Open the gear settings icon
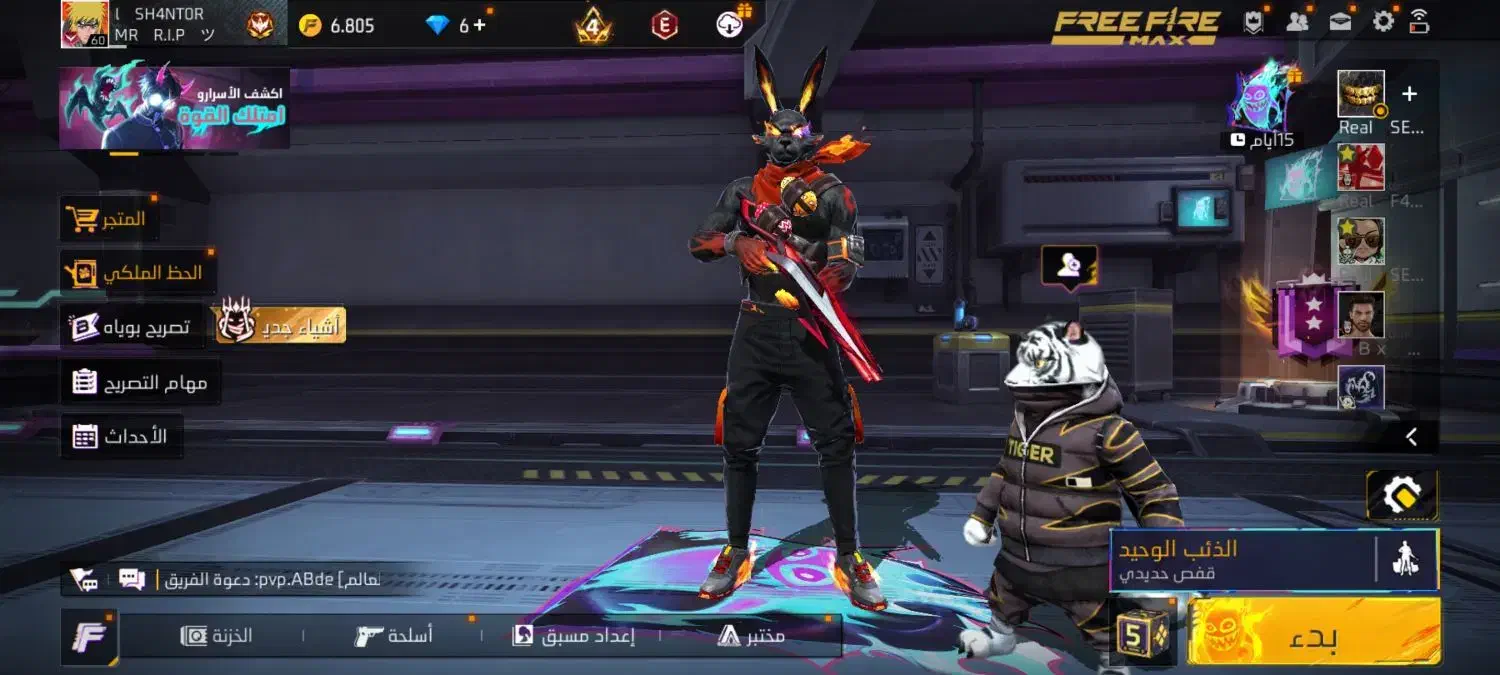 click(x=1383, y=21)
